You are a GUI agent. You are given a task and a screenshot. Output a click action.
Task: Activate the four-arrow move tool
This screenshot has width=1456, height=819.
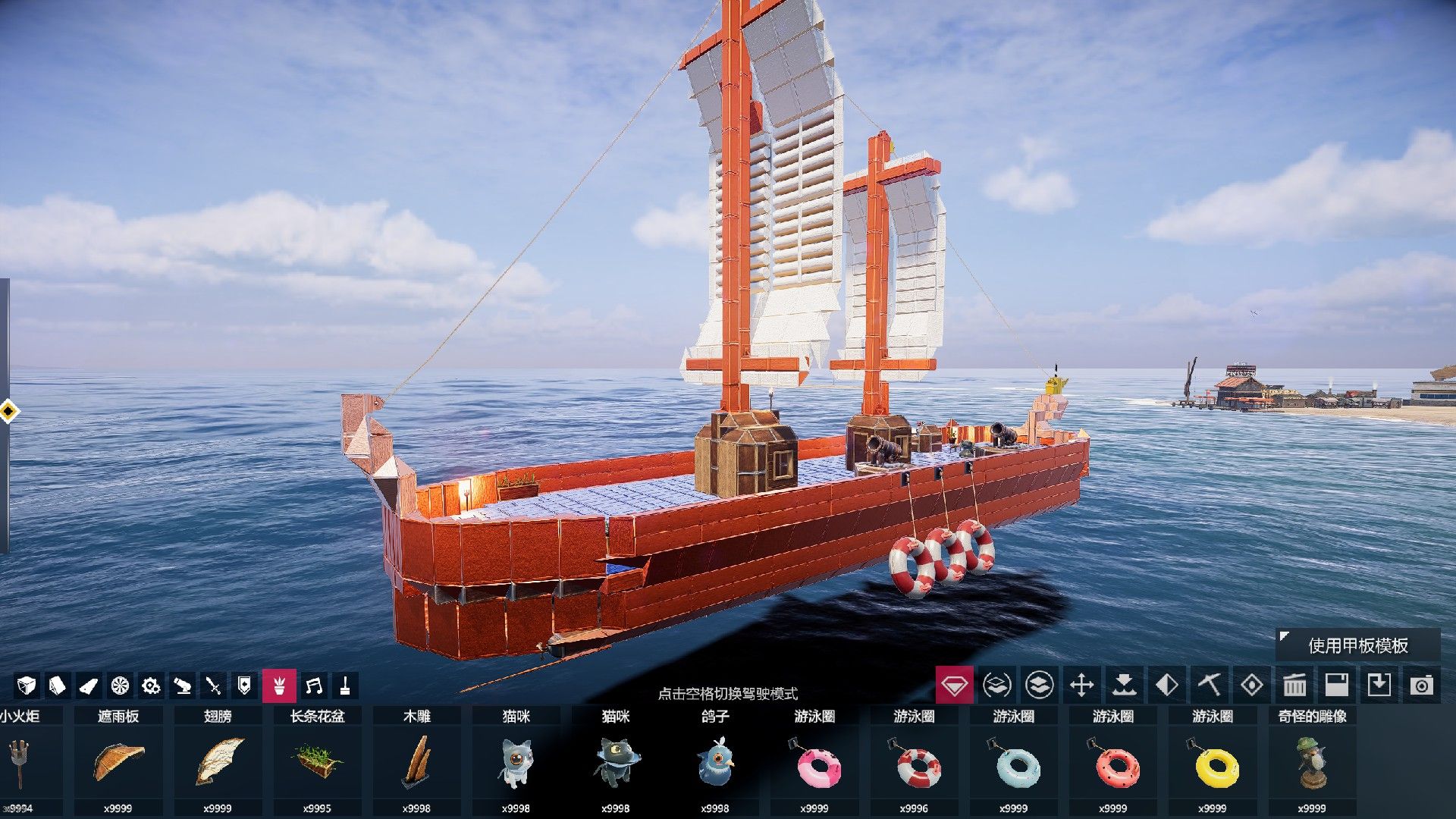(x=1081, y=686)
